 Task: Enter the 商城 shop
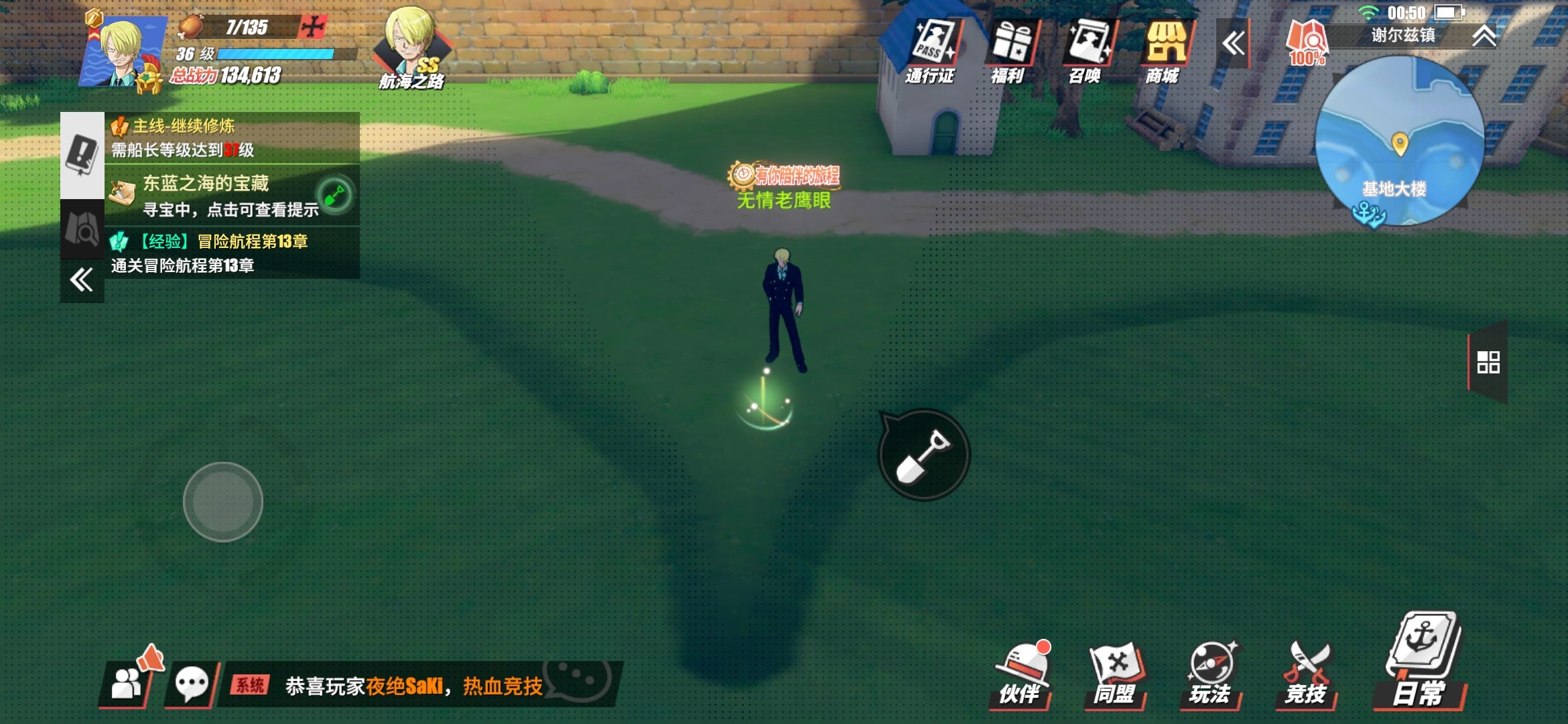(1164, 51)
